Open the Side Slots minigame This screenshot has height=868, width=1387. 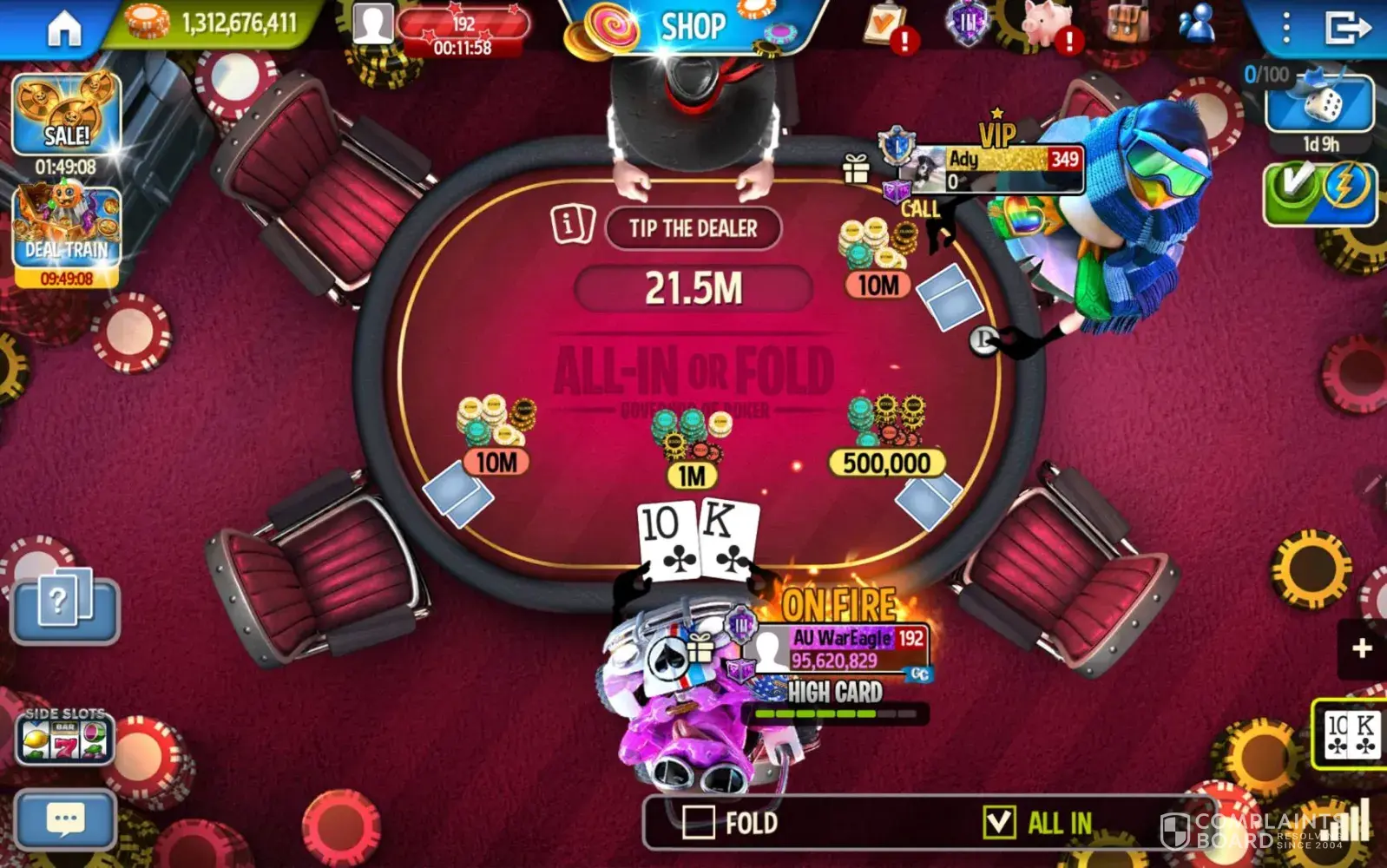[65, 738]
